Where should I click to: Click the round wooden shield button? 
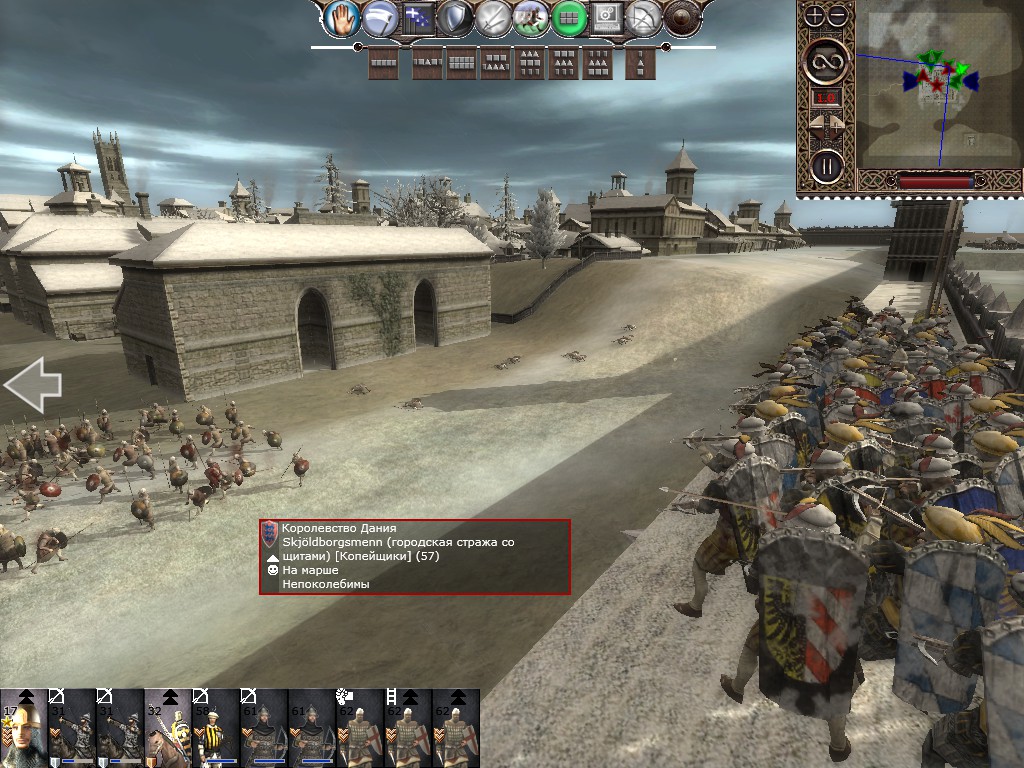click(x=682, y=17)
